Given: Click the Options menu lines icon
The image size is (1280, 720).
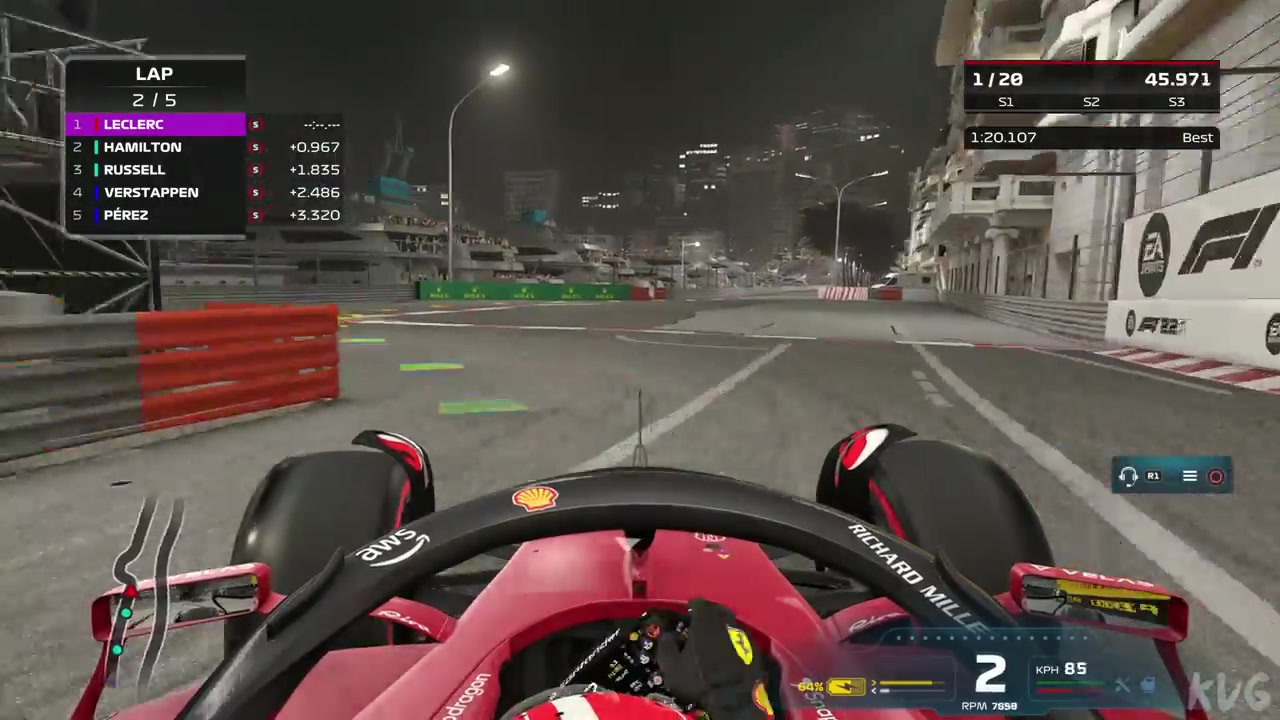Looking at the screenshot, I should click(1189, 476).
